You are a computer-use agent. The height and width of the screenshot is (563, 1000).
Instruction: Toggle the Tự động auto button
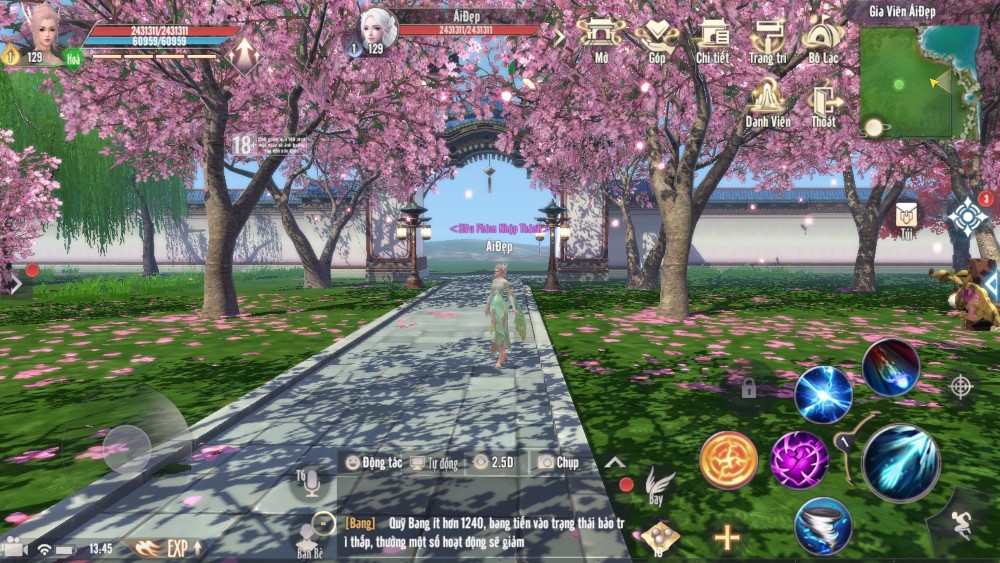(x=435, y=463)
